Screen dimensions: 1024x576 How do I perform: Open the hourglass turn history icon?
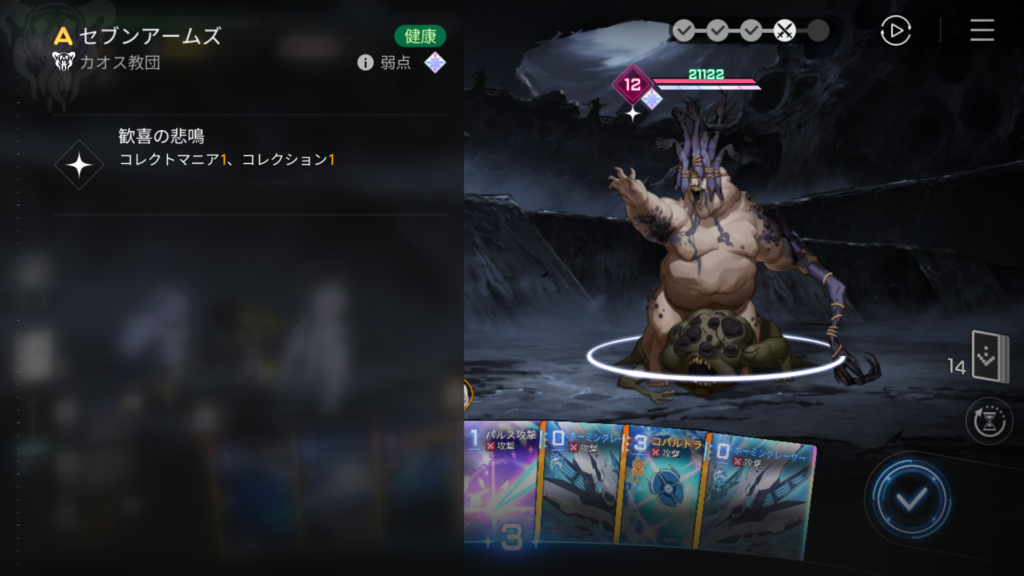tap(988, 420)
